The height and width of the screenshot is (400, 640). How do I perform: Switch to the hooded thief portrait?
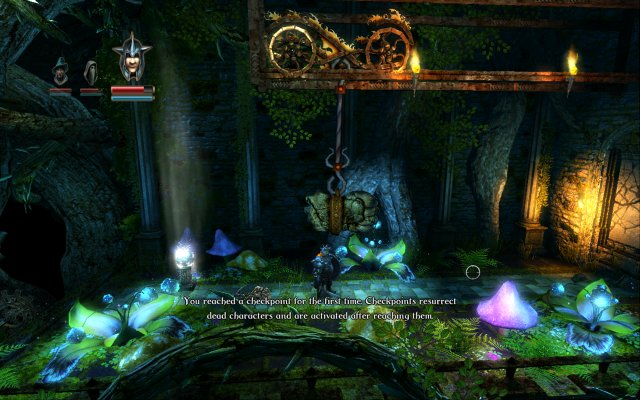(x=90, y=72)
